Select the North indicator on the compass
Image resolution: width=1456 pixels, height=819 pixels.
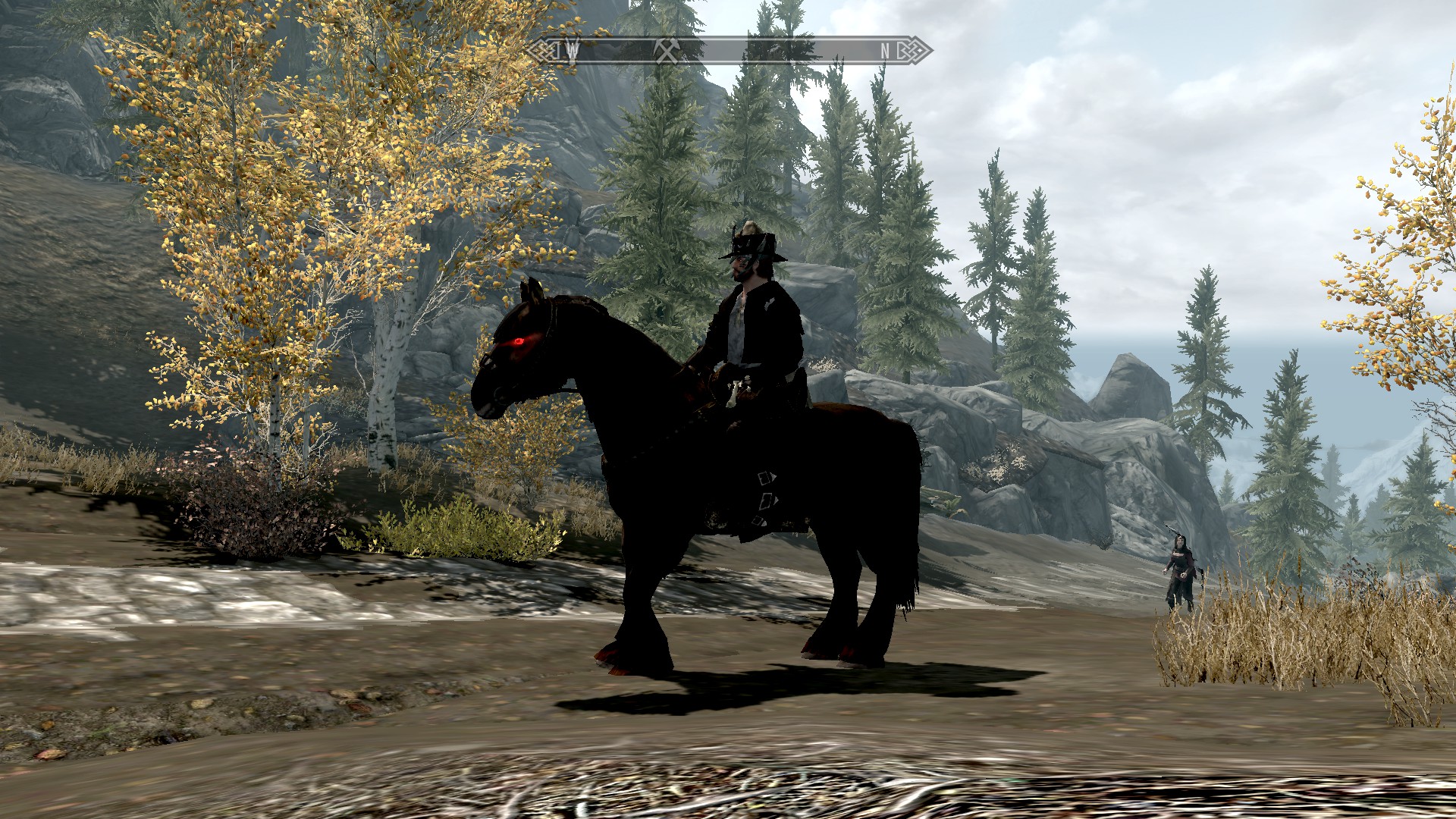pyautogui.click(x=885, y=51)
